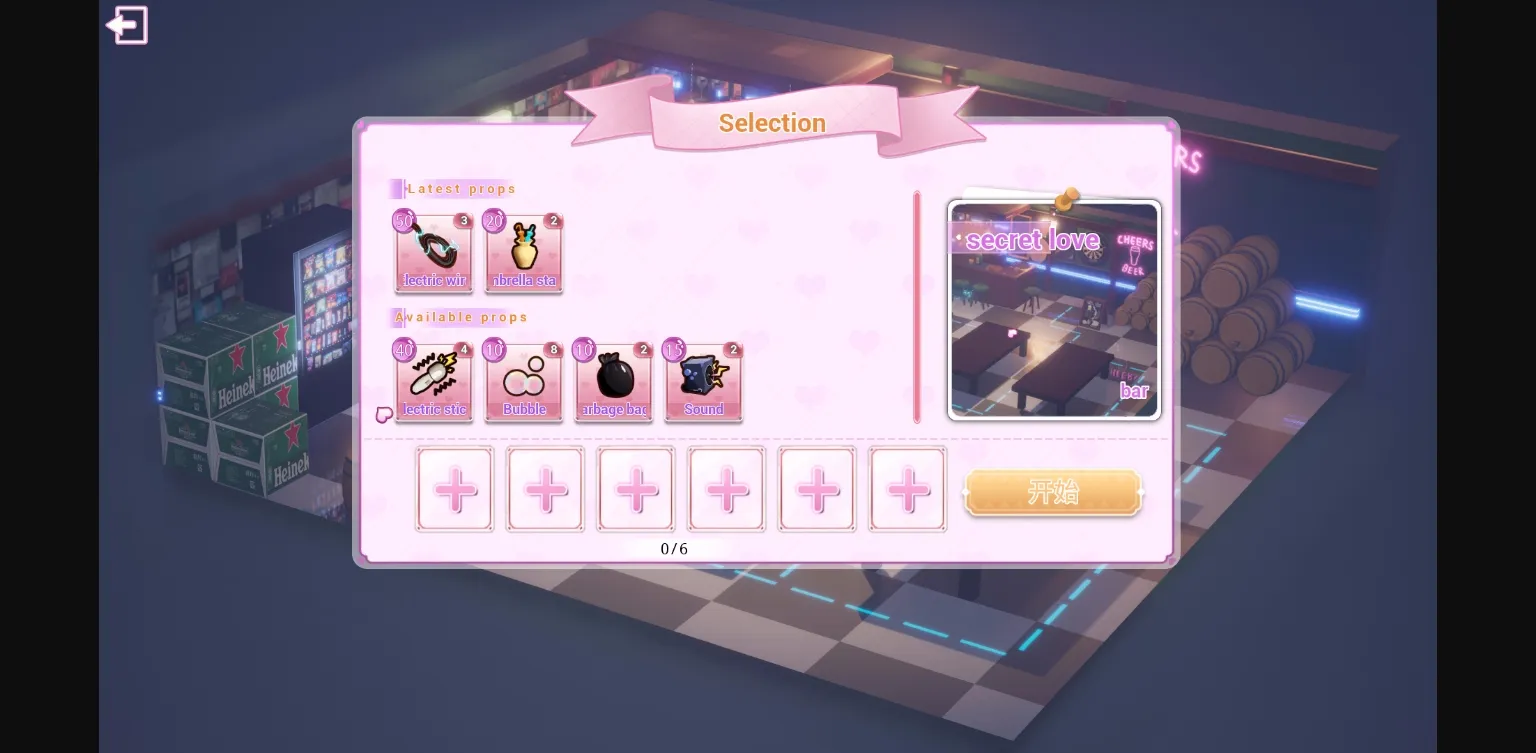Click the back arrow to exit Selection
This screenshot has height=753, width=1536.
click(127, 25)
